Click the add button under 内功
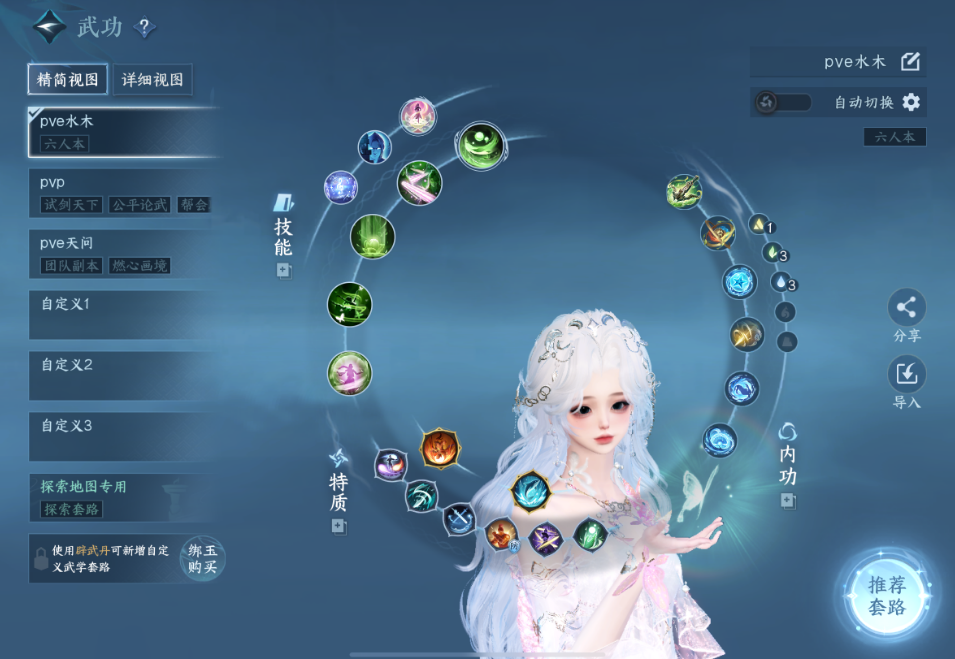The width and height of the screenshot is (955, 659). 788,500
